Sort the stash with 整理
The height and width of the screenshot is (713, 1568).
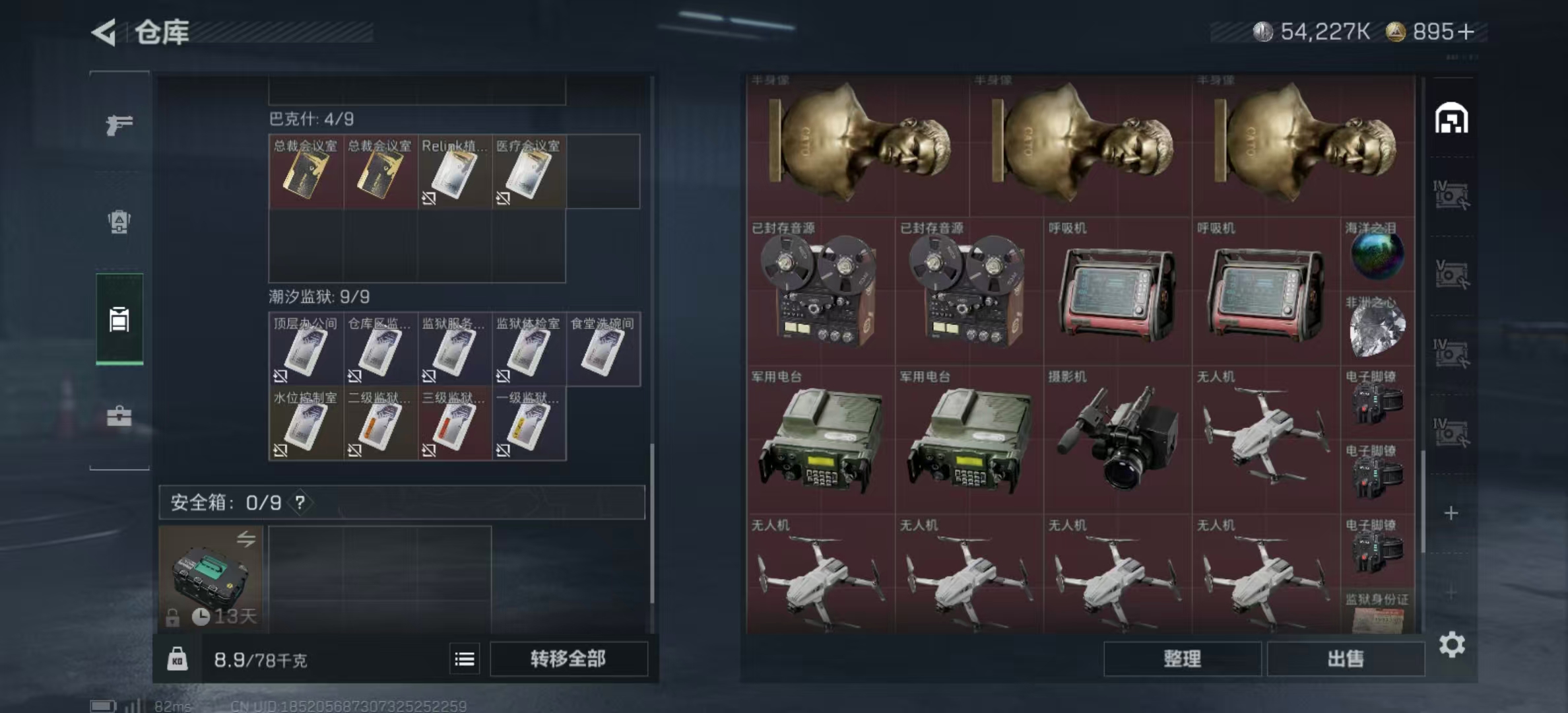pos(1182,659)
